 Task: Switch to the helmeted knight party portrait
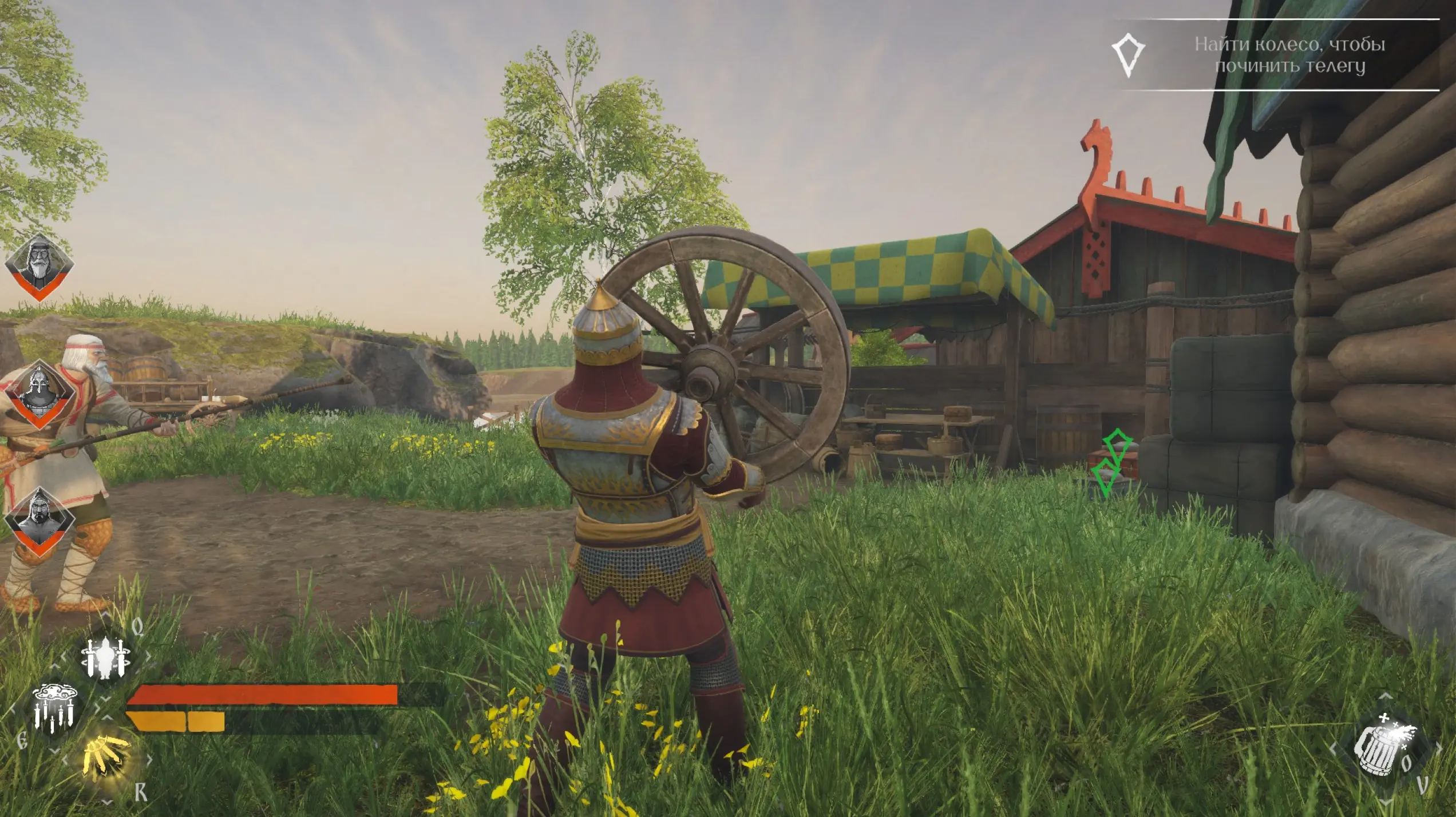(x=39, y=395)
